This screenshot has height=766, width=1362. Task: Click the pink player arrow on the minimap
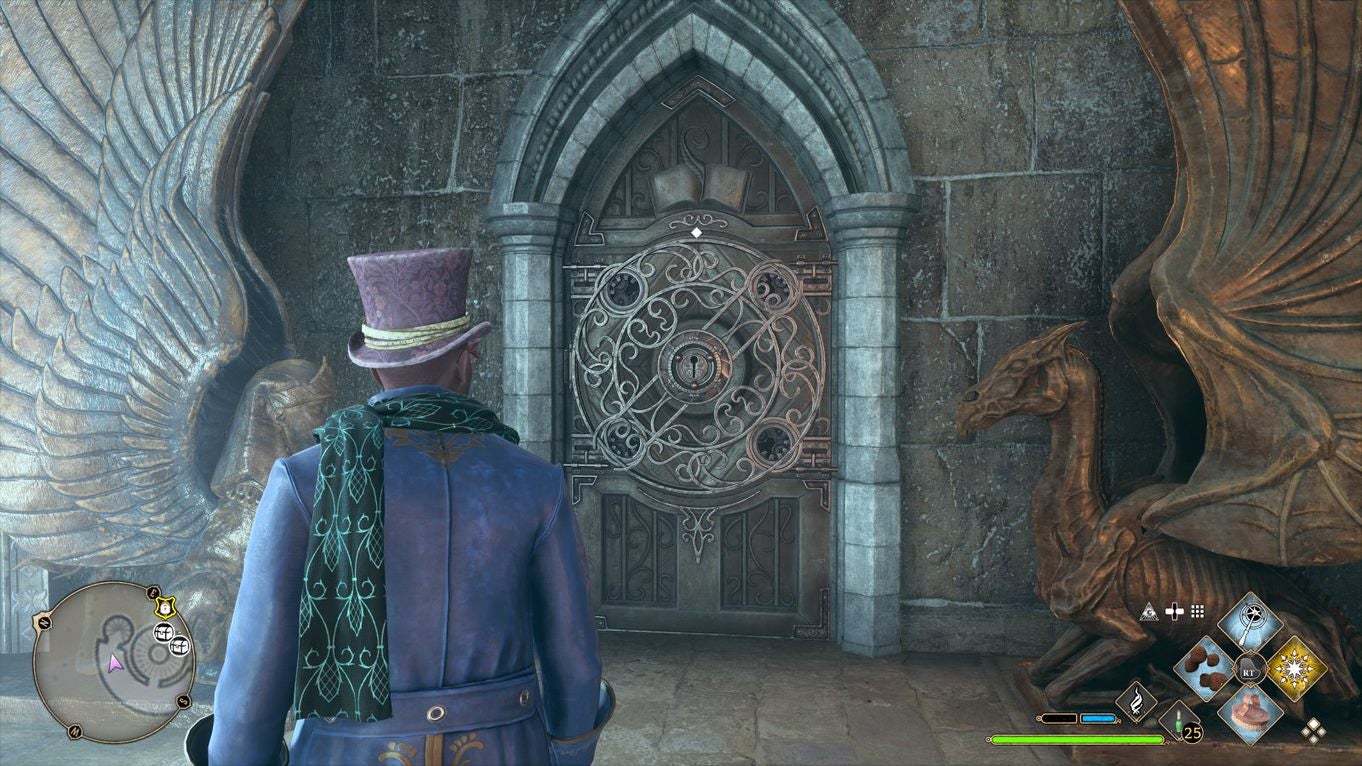pyautogui.click(x=115, y=664)
